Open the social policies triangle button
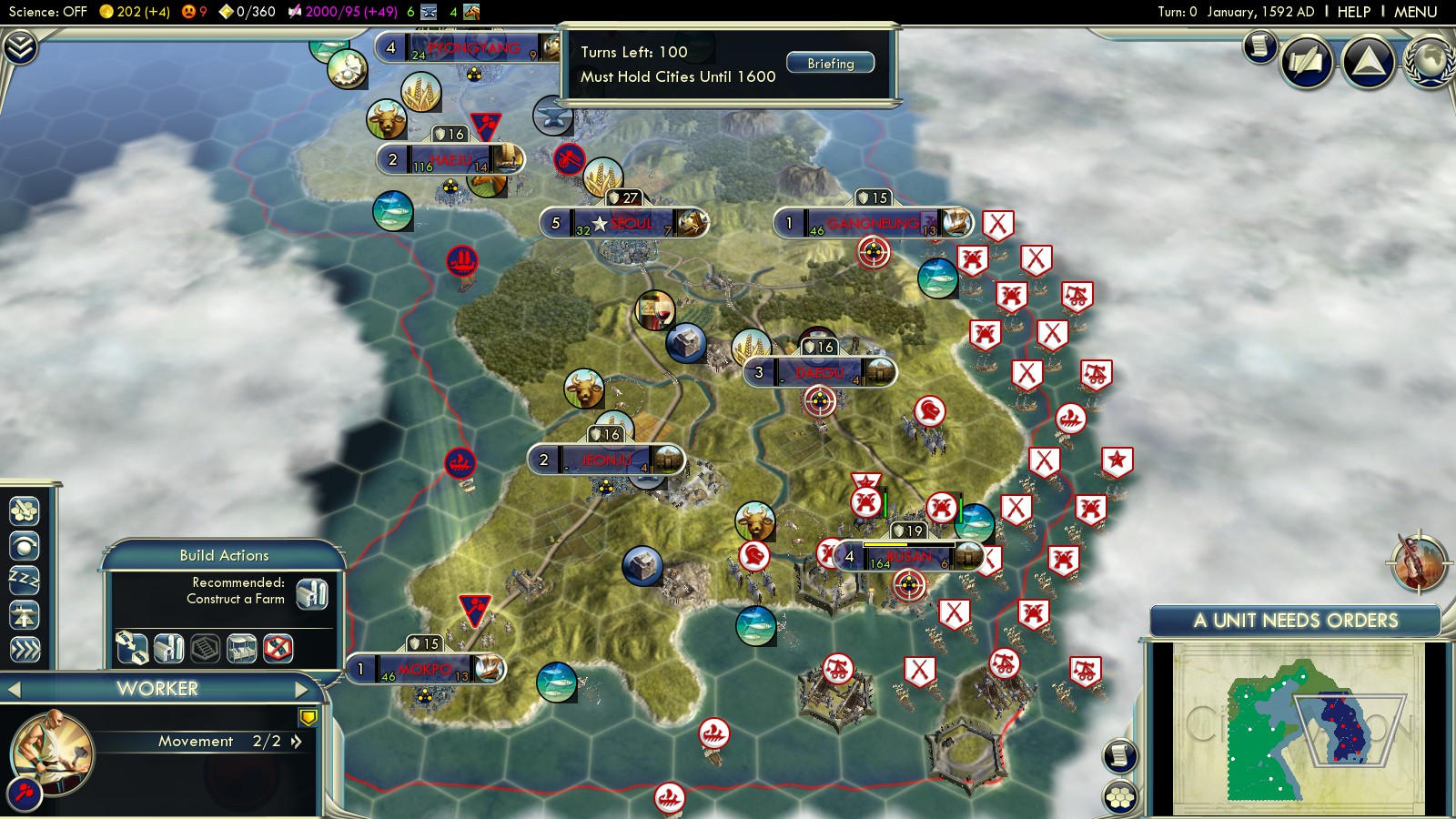 1368,62
